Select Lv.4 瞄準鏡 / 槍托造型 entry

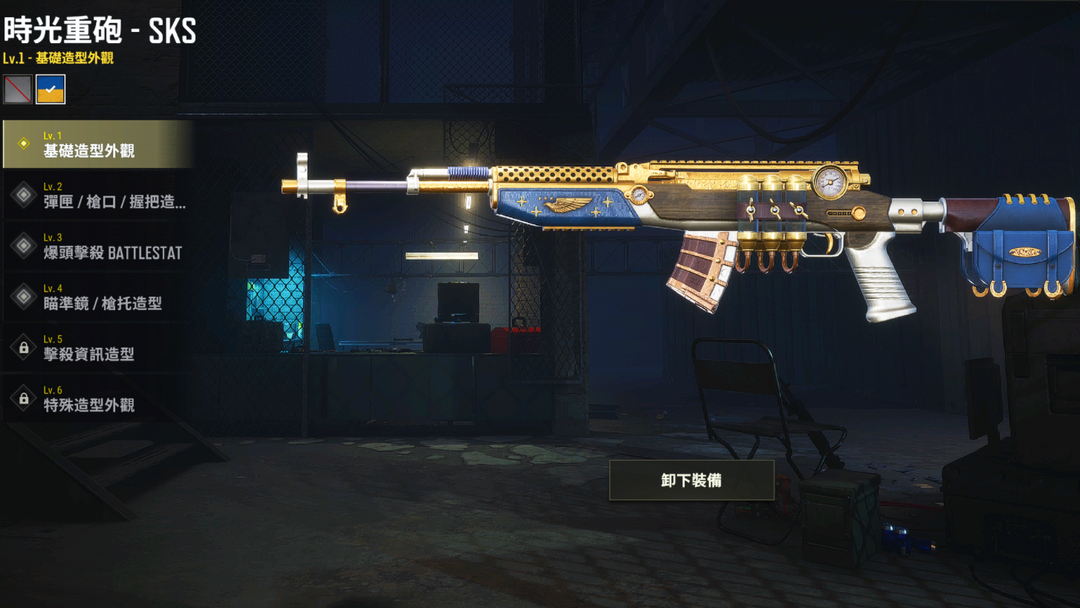point(96,297)
